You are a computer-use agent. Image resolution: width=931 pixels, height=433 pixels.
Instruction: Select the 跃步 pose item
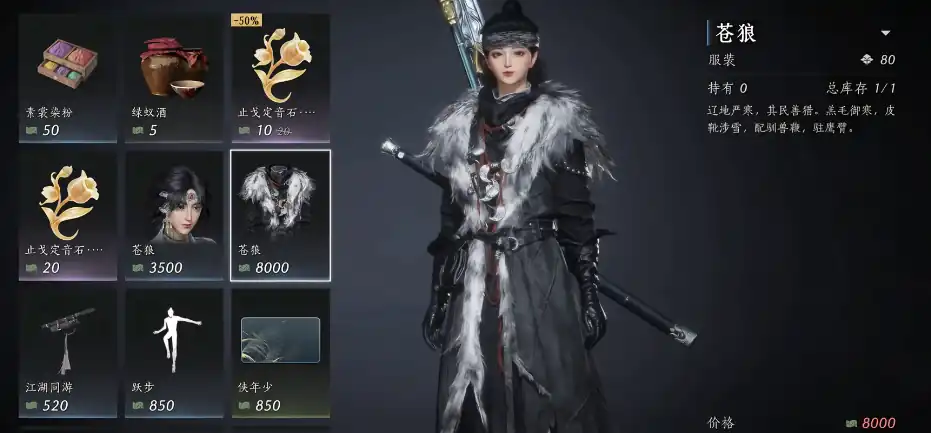[174, 352]
